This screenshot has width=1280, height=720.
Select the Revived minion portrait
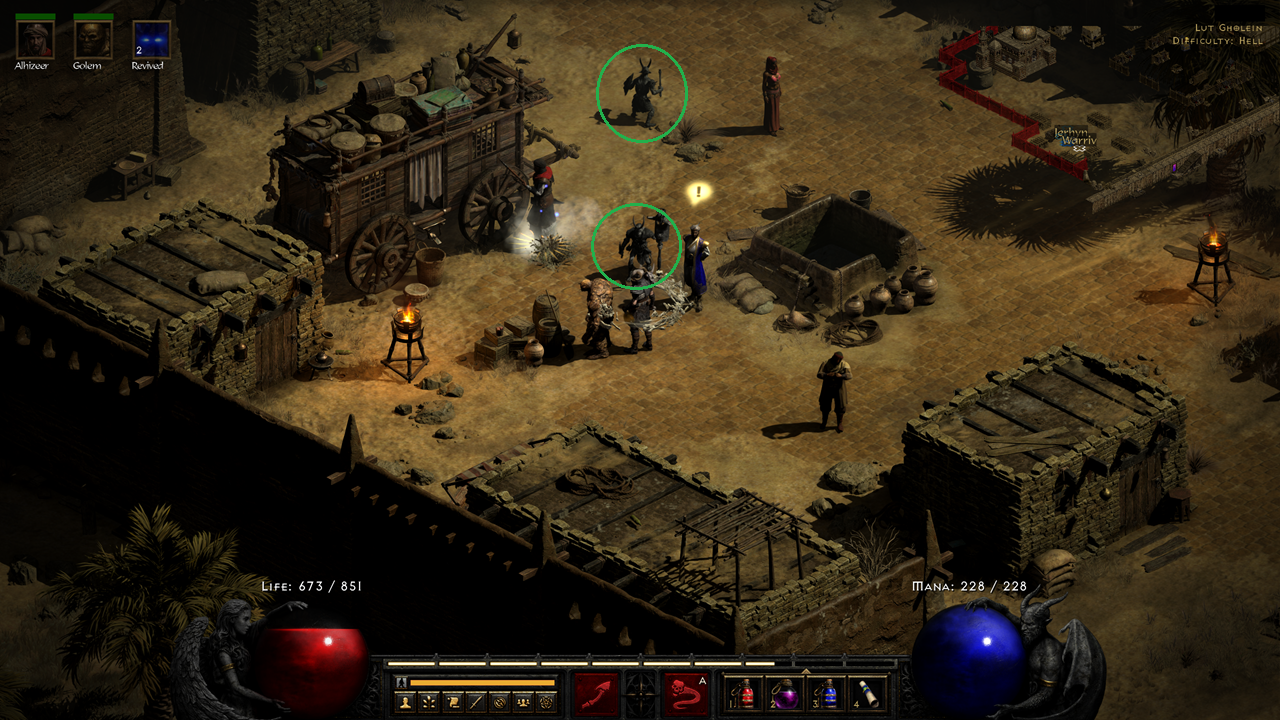pos(151,39)
